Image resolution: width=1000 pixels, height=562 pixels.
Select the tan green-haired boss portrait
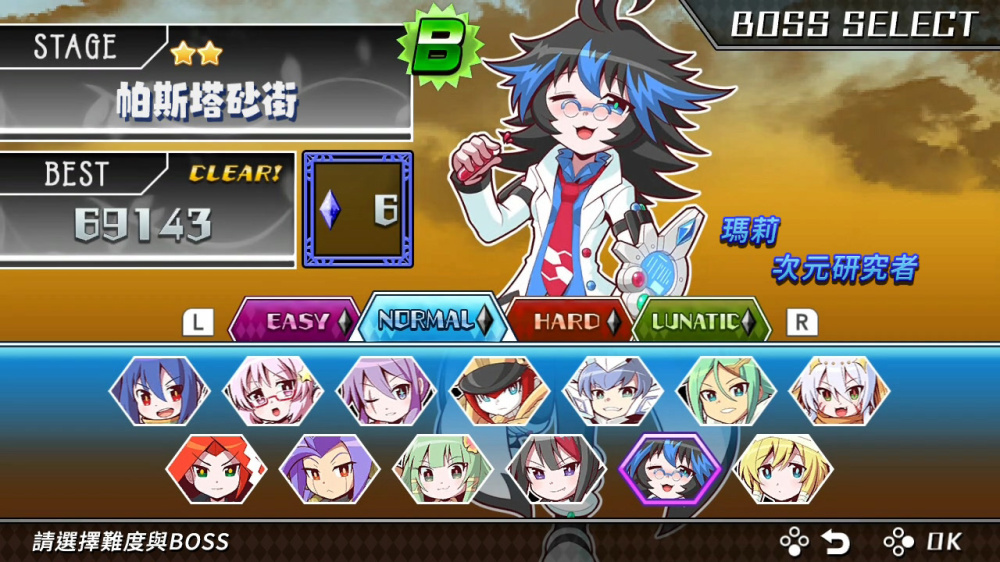727,391
